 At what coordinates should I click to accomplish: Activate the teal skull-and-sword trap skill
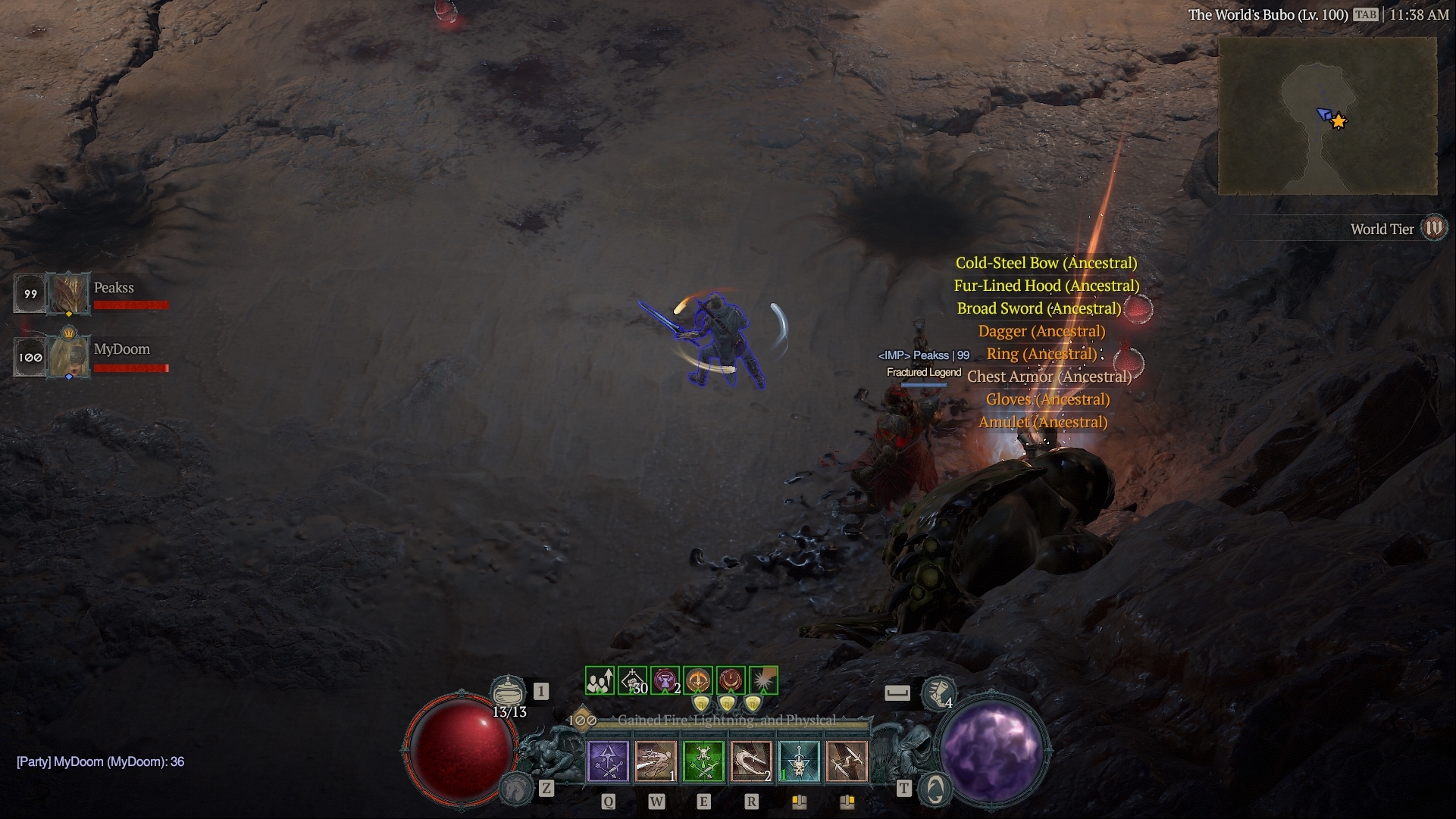pyautogui.click(x=799, y=761)
